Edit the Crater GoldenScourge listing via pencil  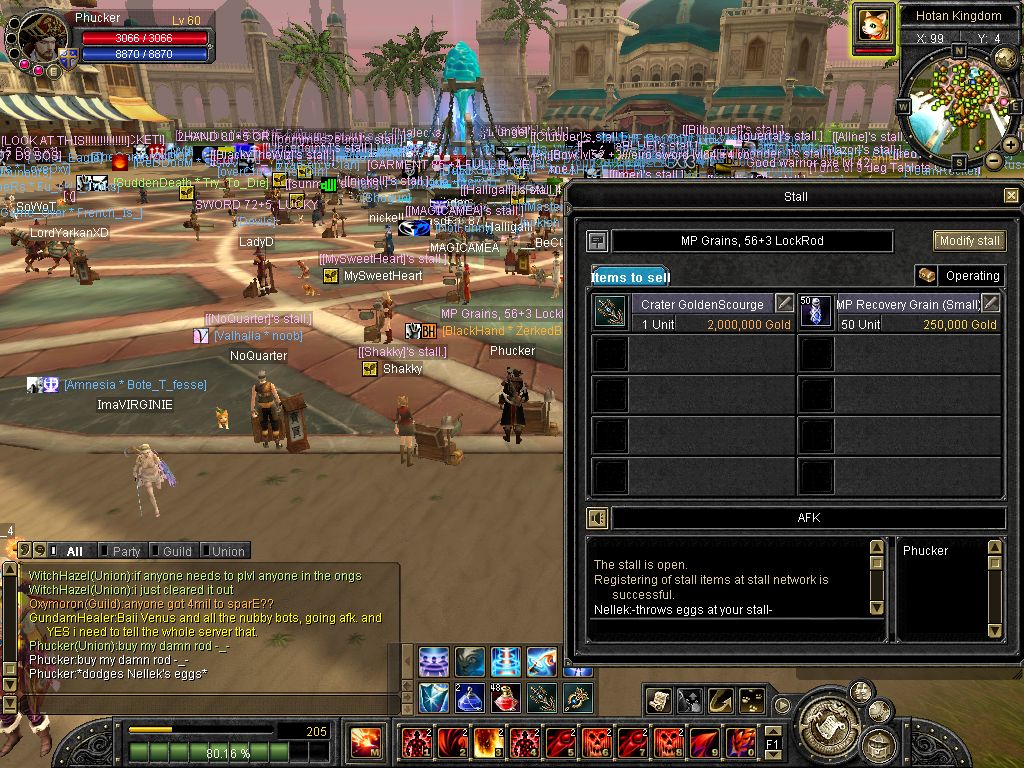[x=785, y=303]
